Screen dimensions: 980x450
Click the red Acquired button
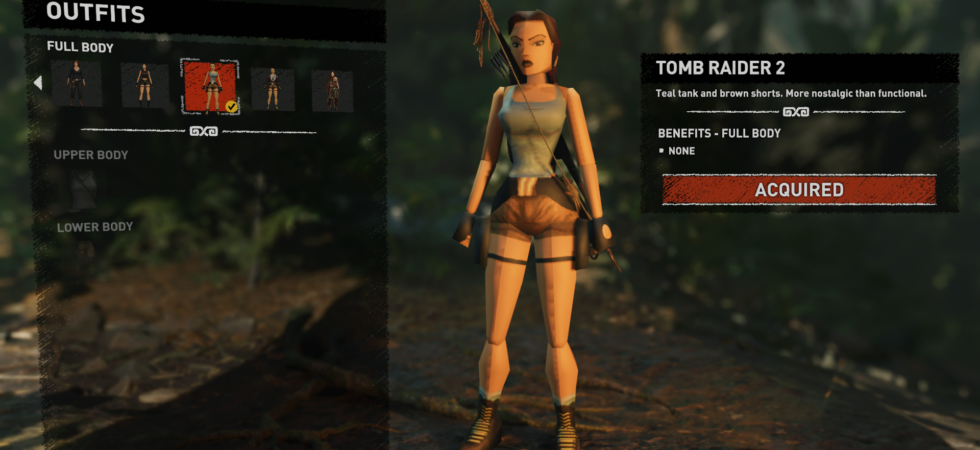coord(798,190)
